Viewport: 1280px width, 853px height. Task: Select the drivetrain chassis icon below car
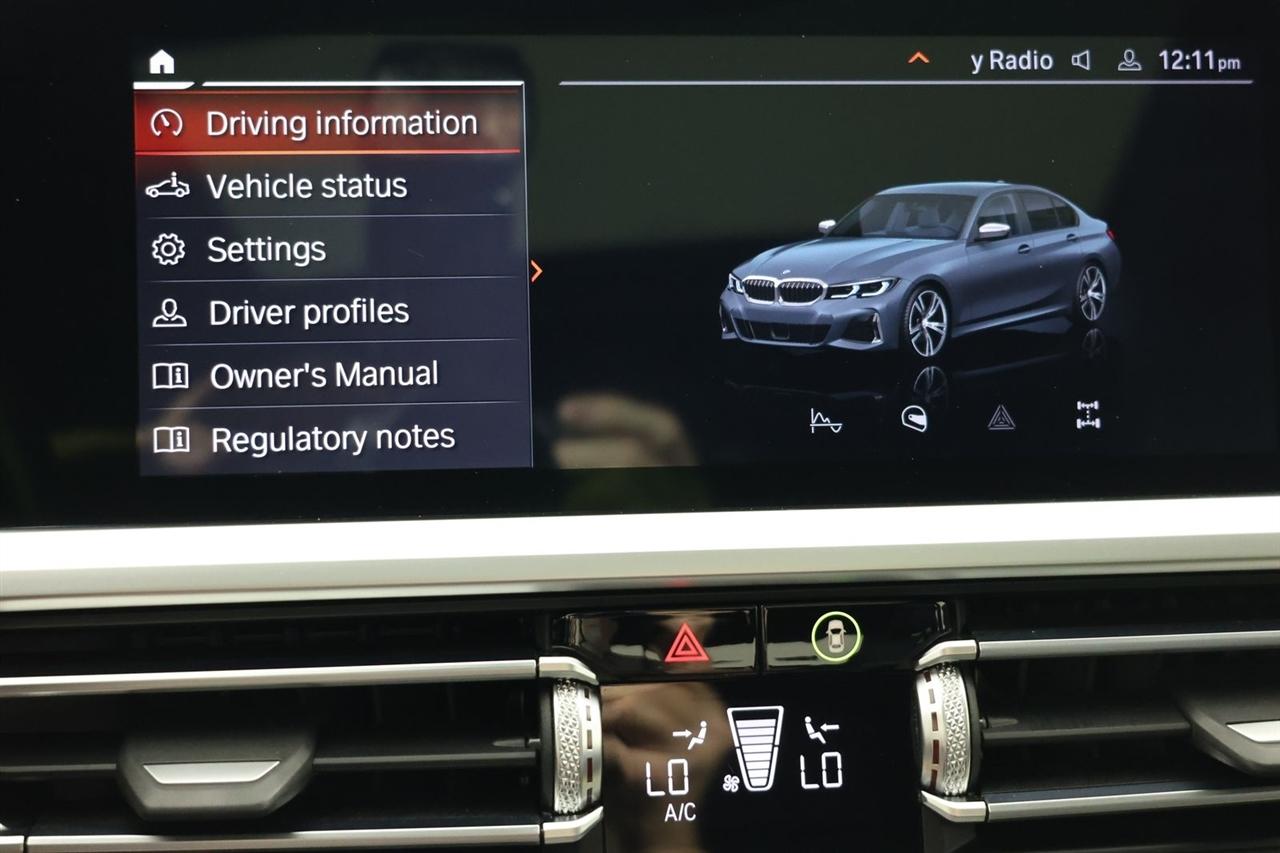(x=1088, y=415)
